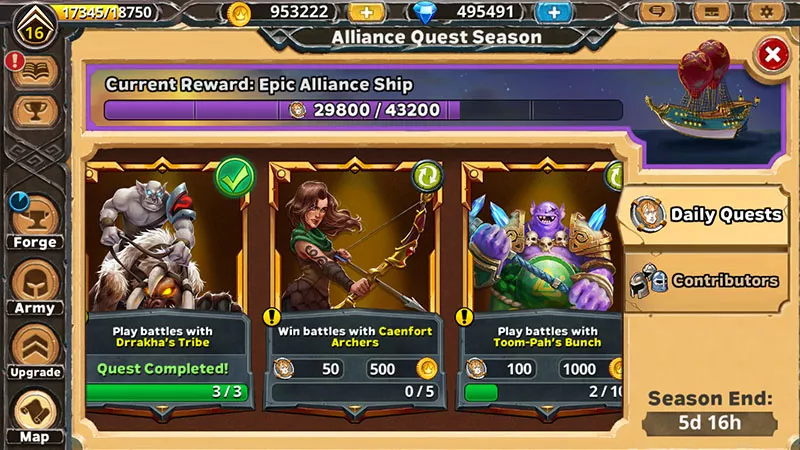Open the Army screen
800x450 pixels.
35,286
